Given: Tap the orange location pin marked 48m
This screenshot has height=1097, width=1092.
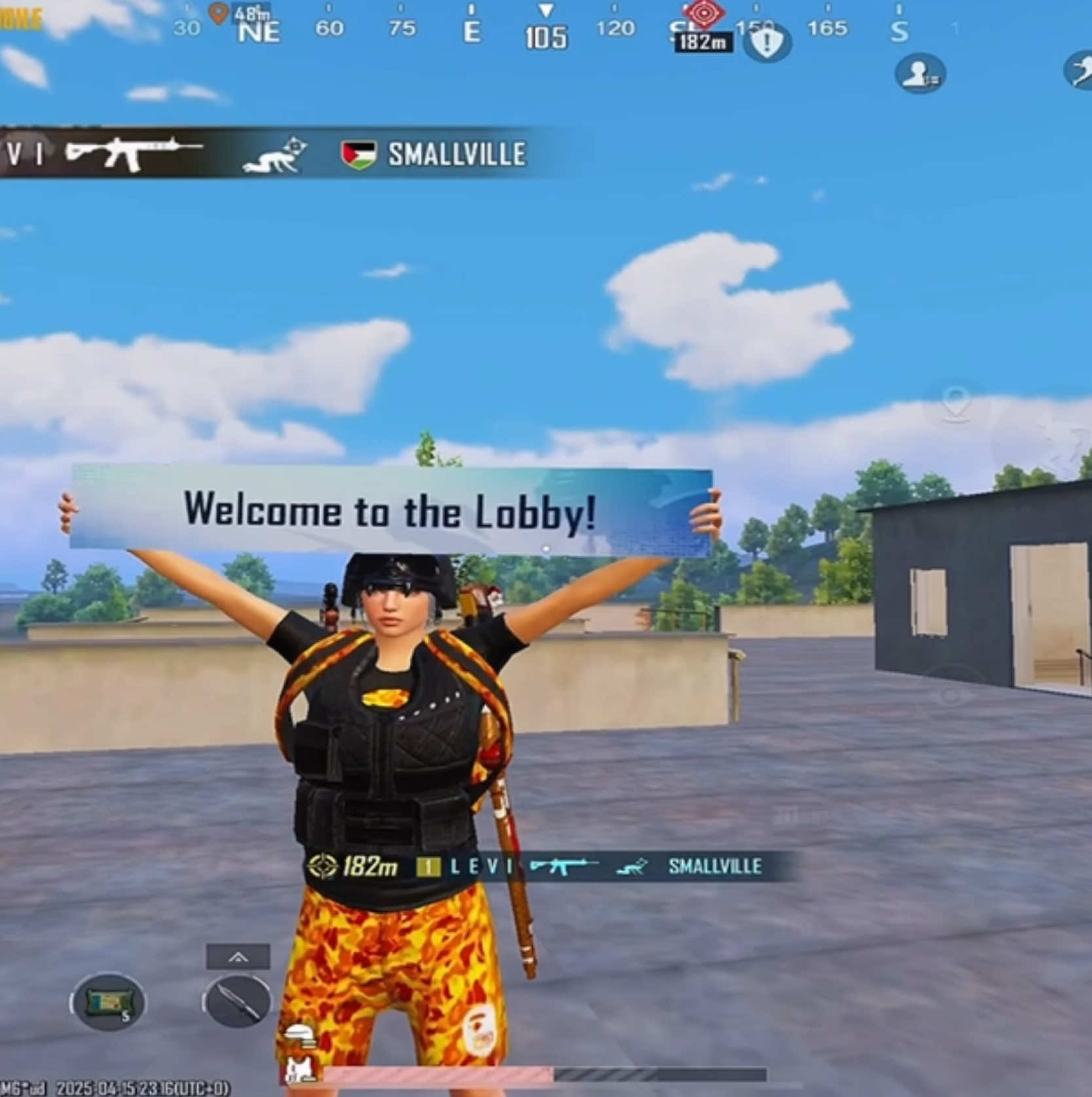Looking at the screenshot, I should [x=218, y=12].
